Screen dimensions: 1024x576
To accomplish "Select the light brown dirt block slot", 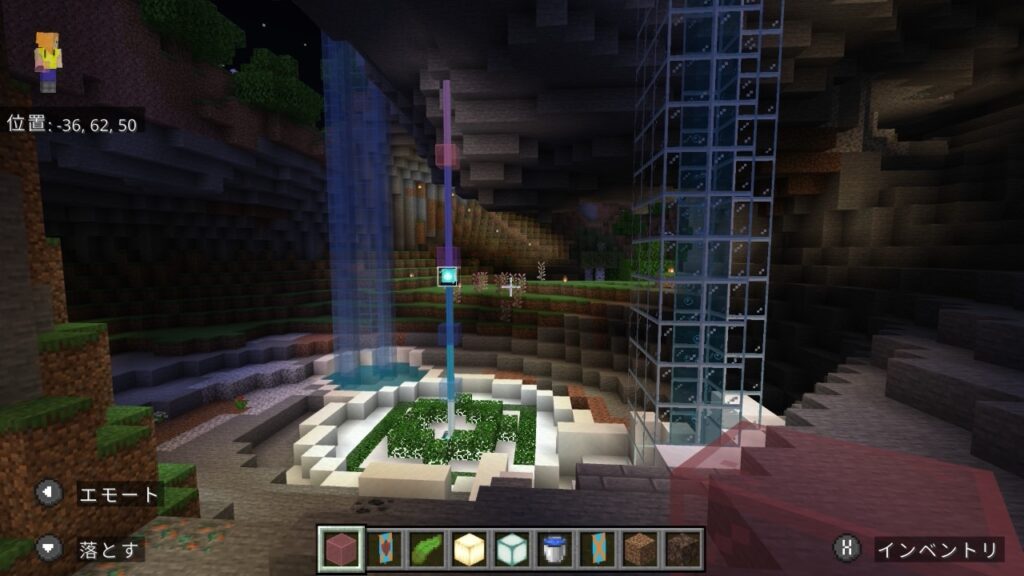I will 640,548.
